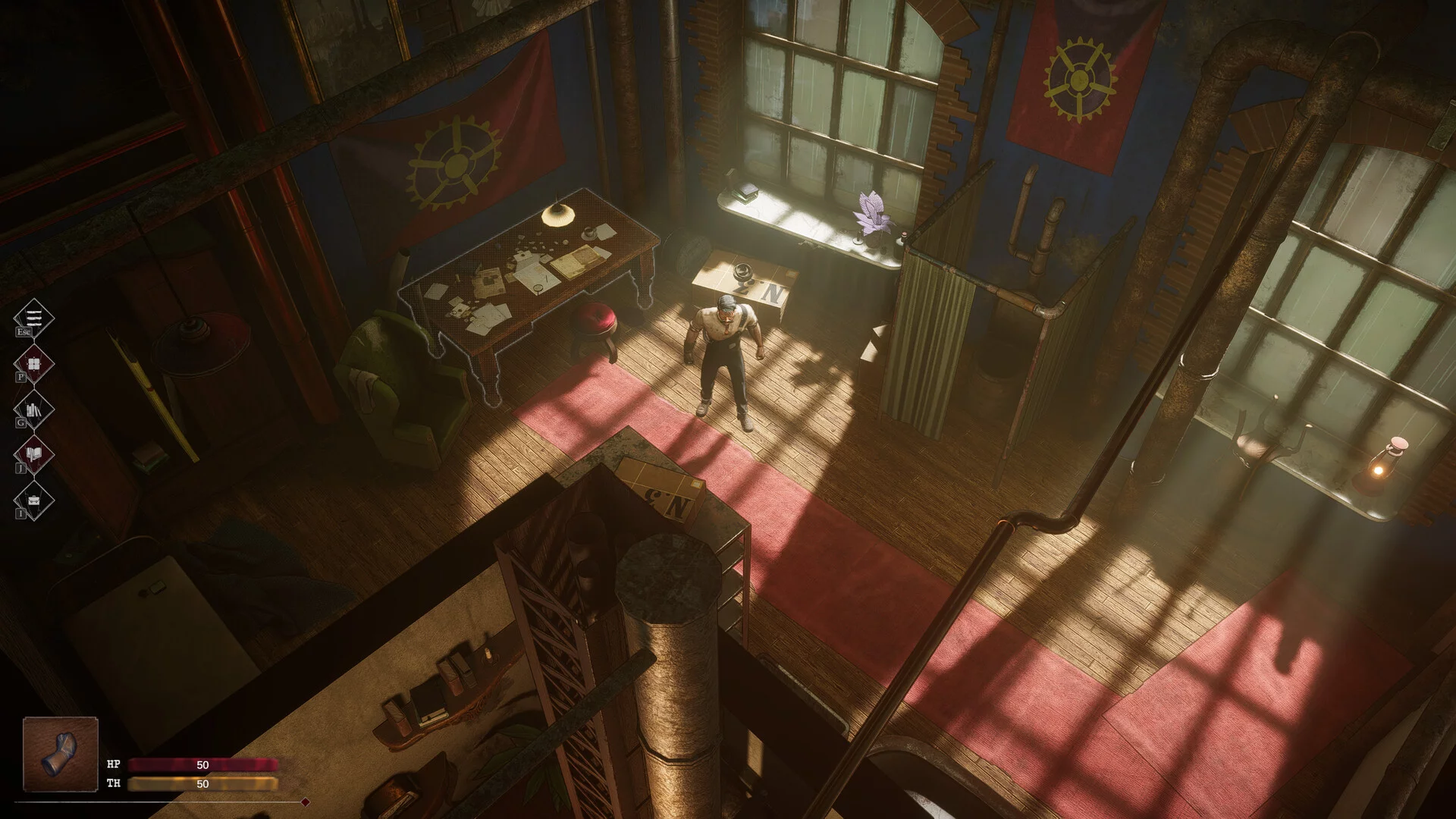1456x819 pixels.
Task: Open the journal open-book icon
Action: click(x=34, y=455)
